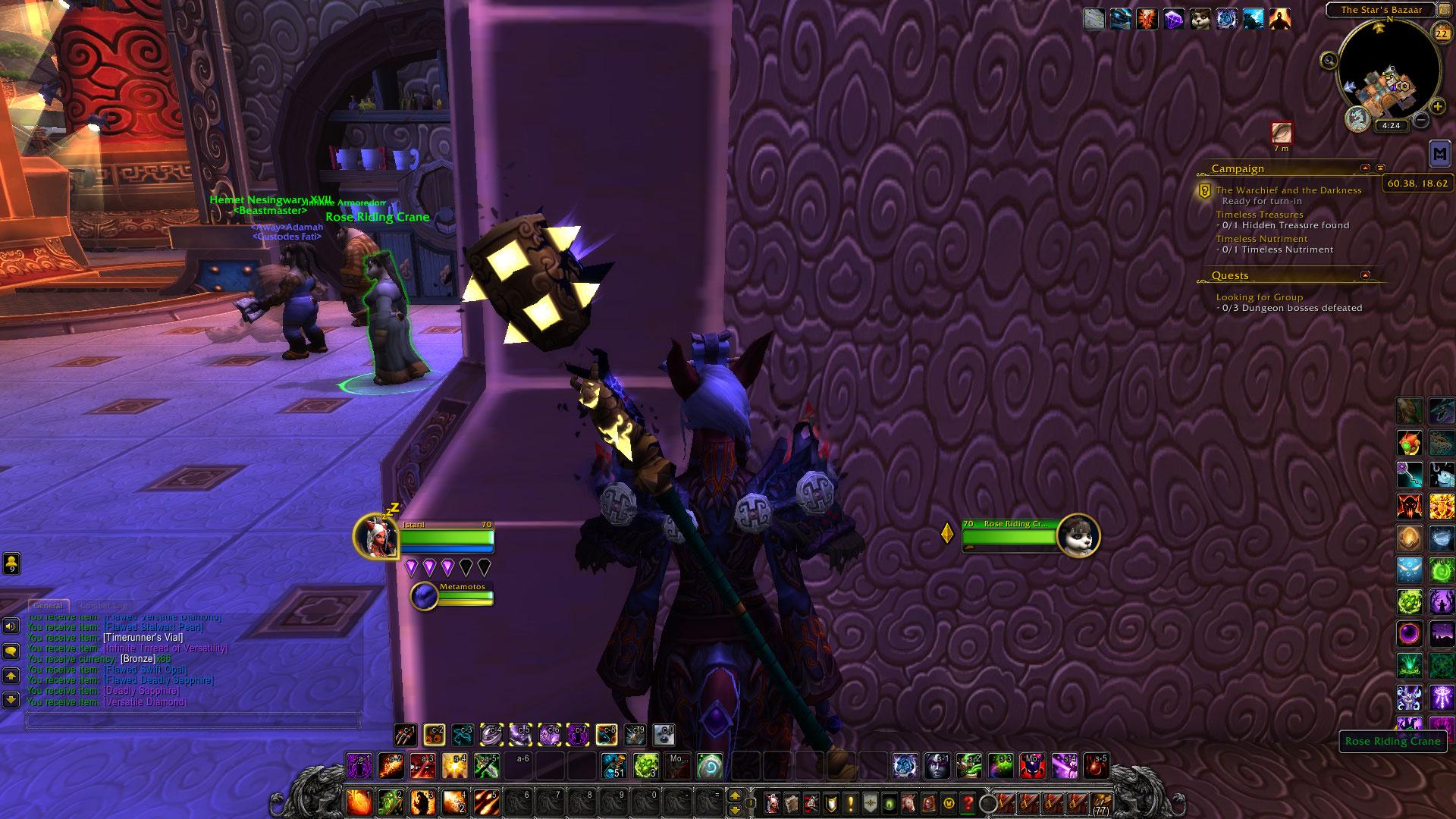Toggle the chat voice speaker button
This screenshot has width=1456, height=819.
pyautogui.click(x=11, y=626)
